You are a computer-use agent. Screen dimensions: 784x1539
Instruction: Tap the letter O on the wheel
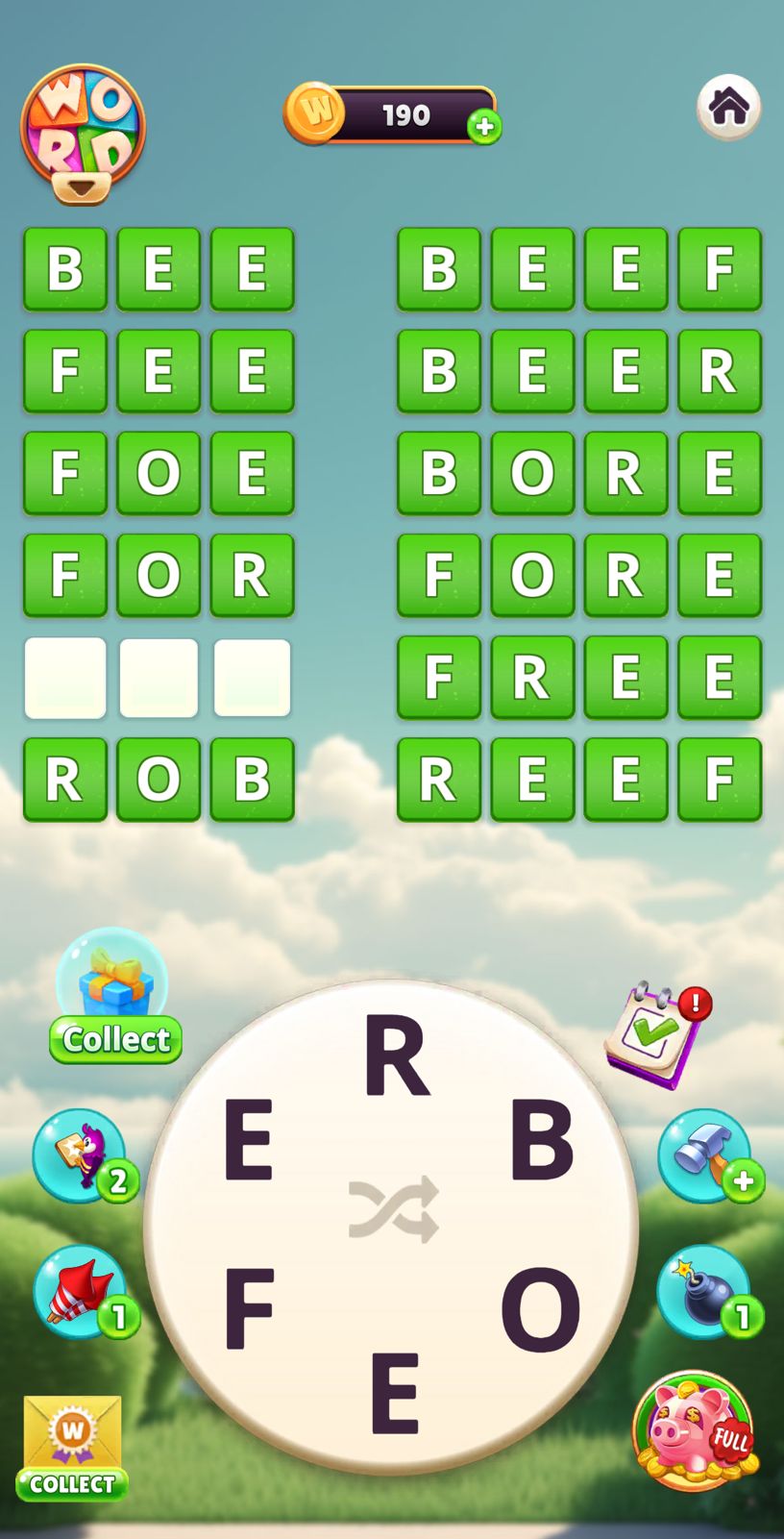point(540,1308)
